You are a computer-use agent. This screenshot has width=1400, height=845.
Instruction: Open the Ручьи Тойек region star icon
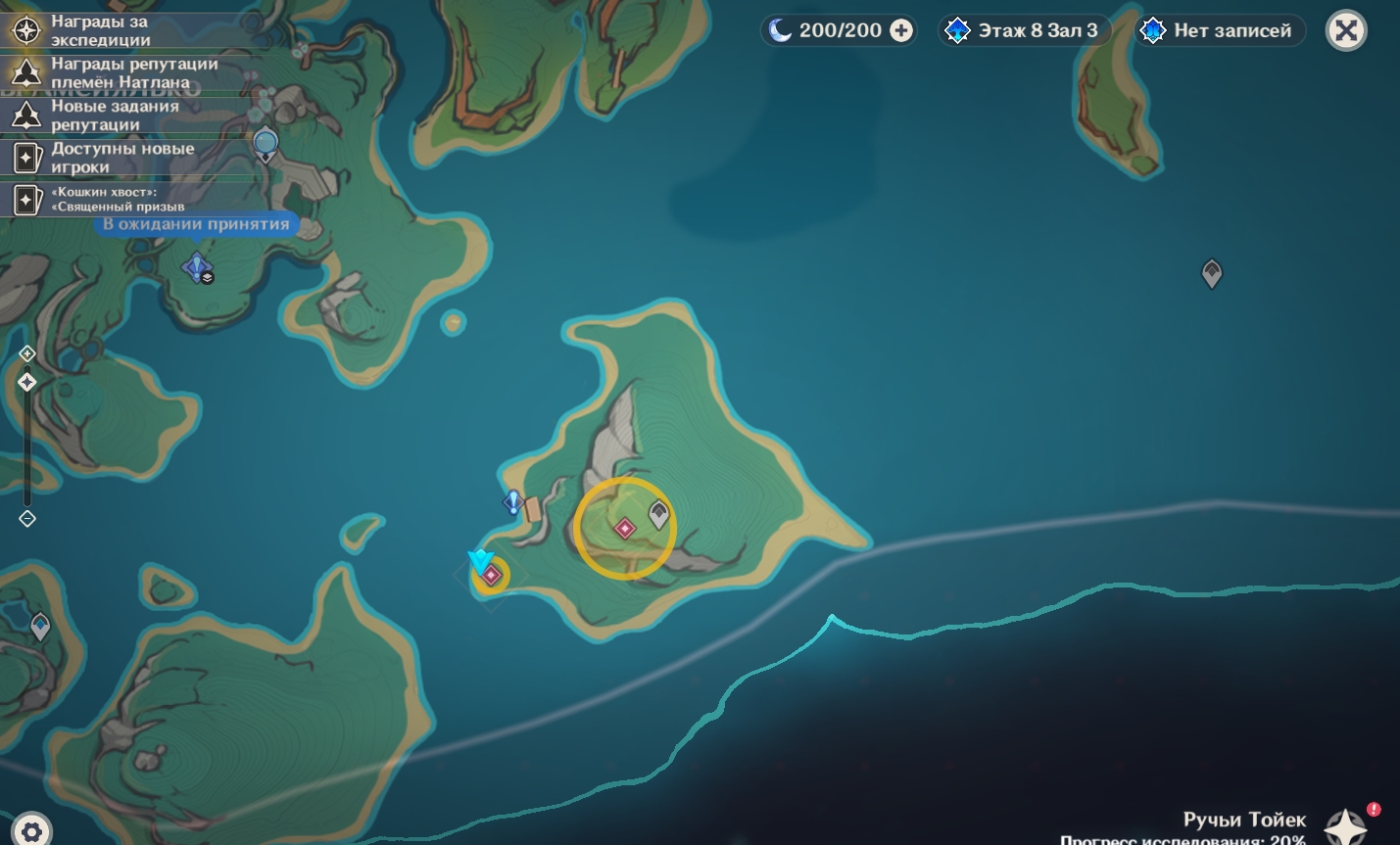[x=1345, y=827]
